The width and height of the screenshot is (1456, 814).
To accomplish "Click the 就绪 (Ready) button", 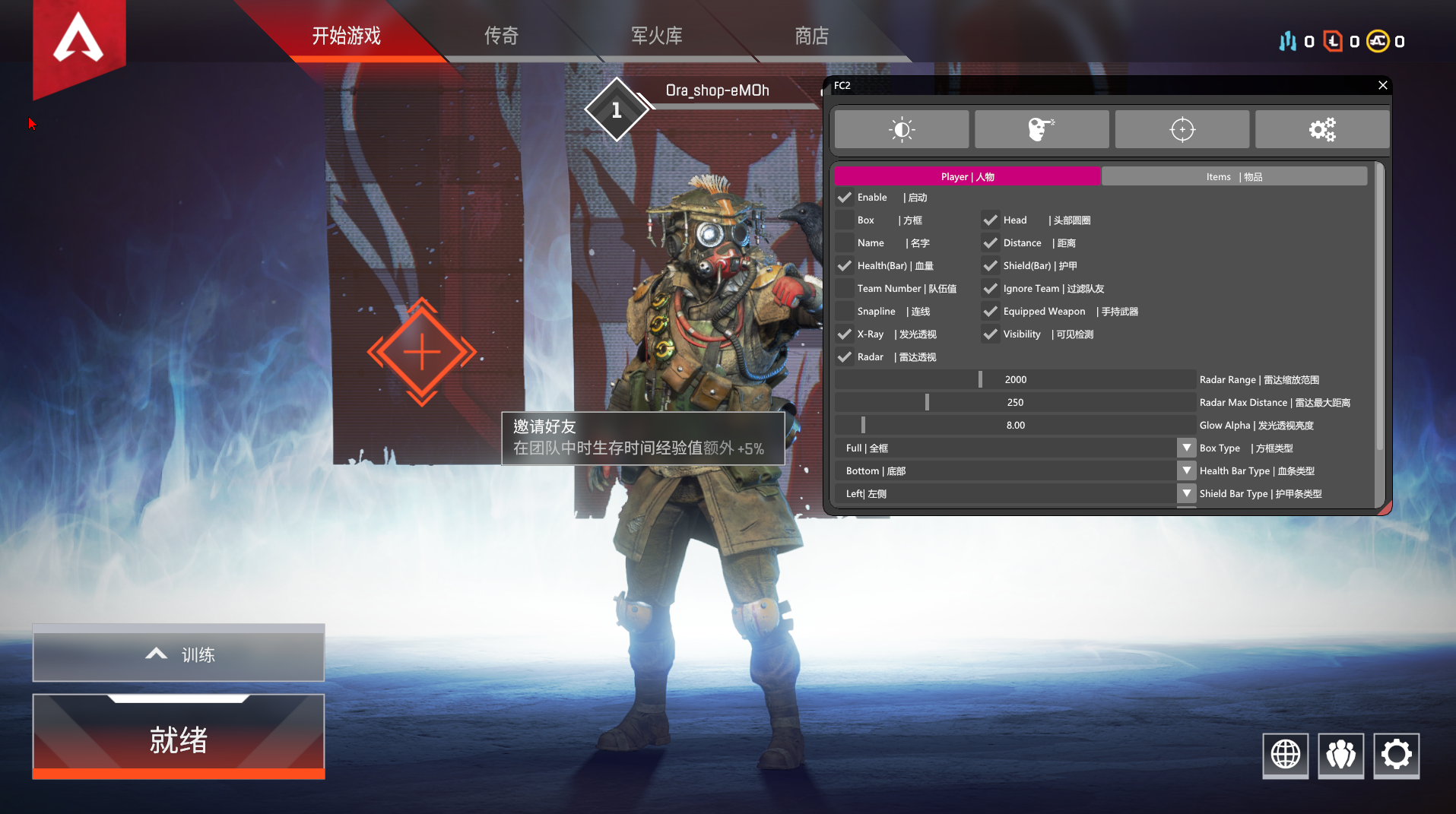I will (179, 738).
